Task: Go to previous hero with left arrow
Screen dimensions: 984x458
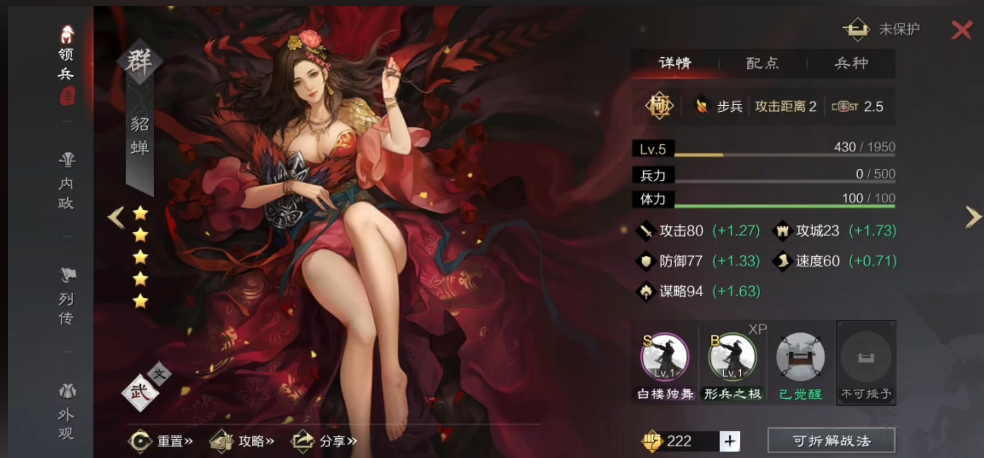Action: coord(116,217)
